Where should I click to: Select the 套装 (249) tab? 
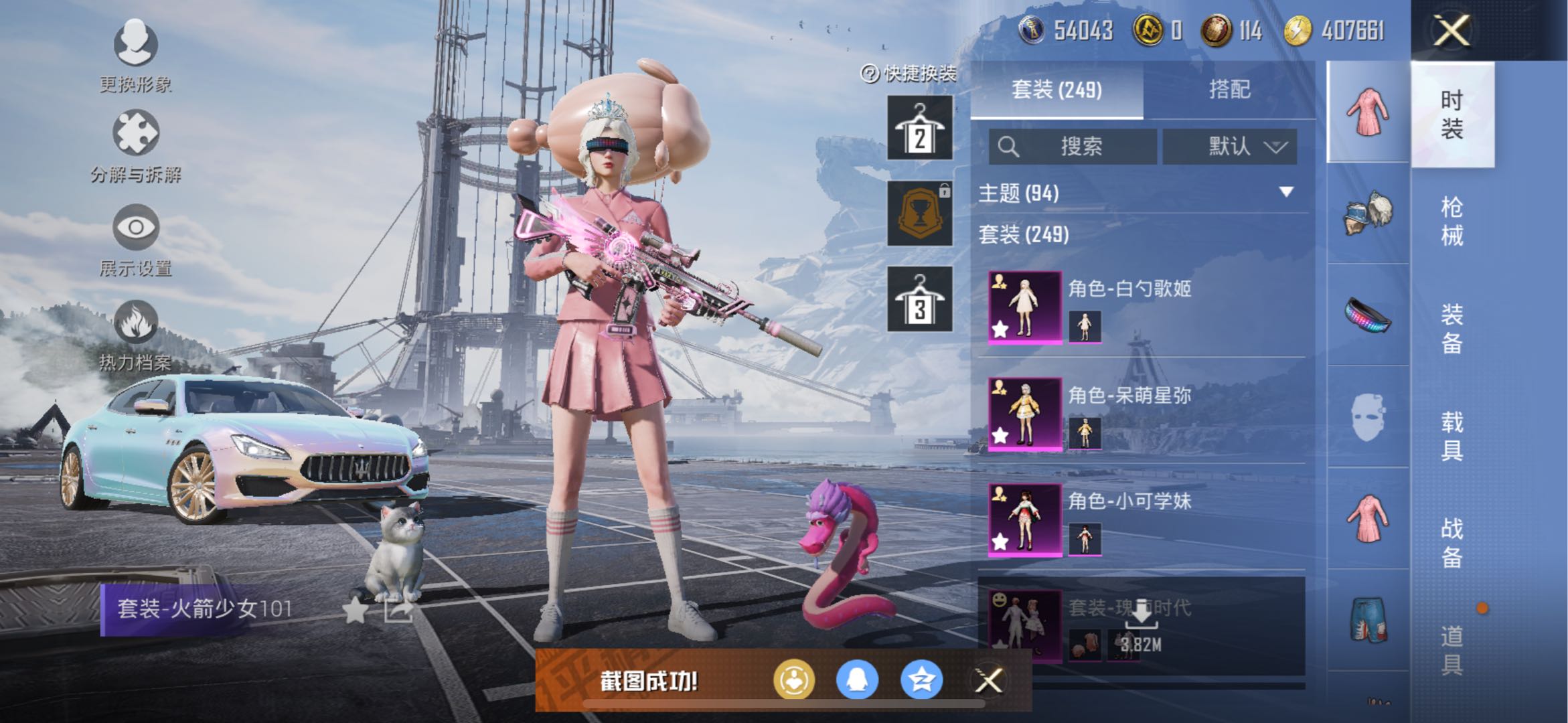(1056, 90)
